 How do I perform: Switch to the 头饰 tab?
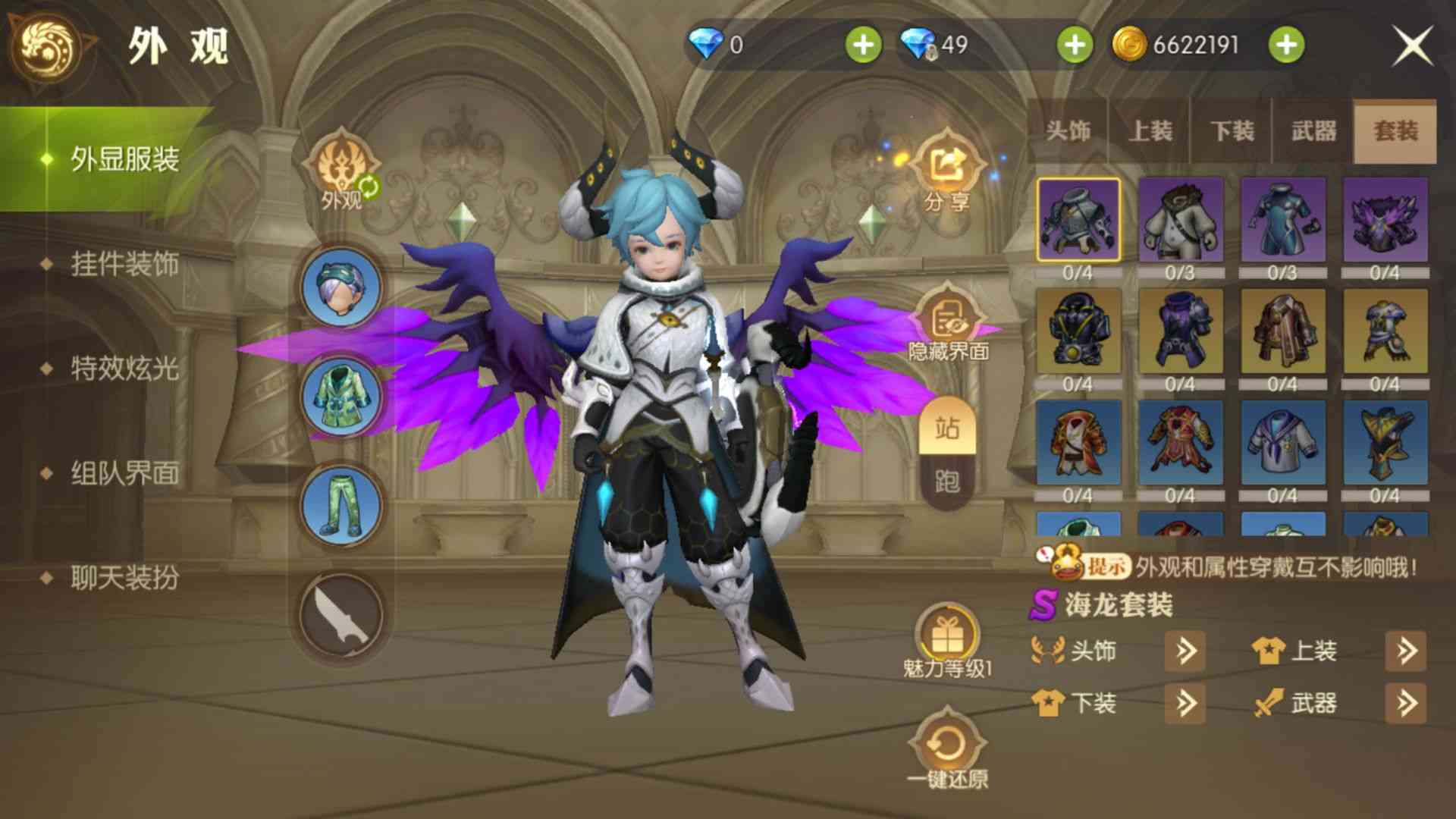point(1068,131)
